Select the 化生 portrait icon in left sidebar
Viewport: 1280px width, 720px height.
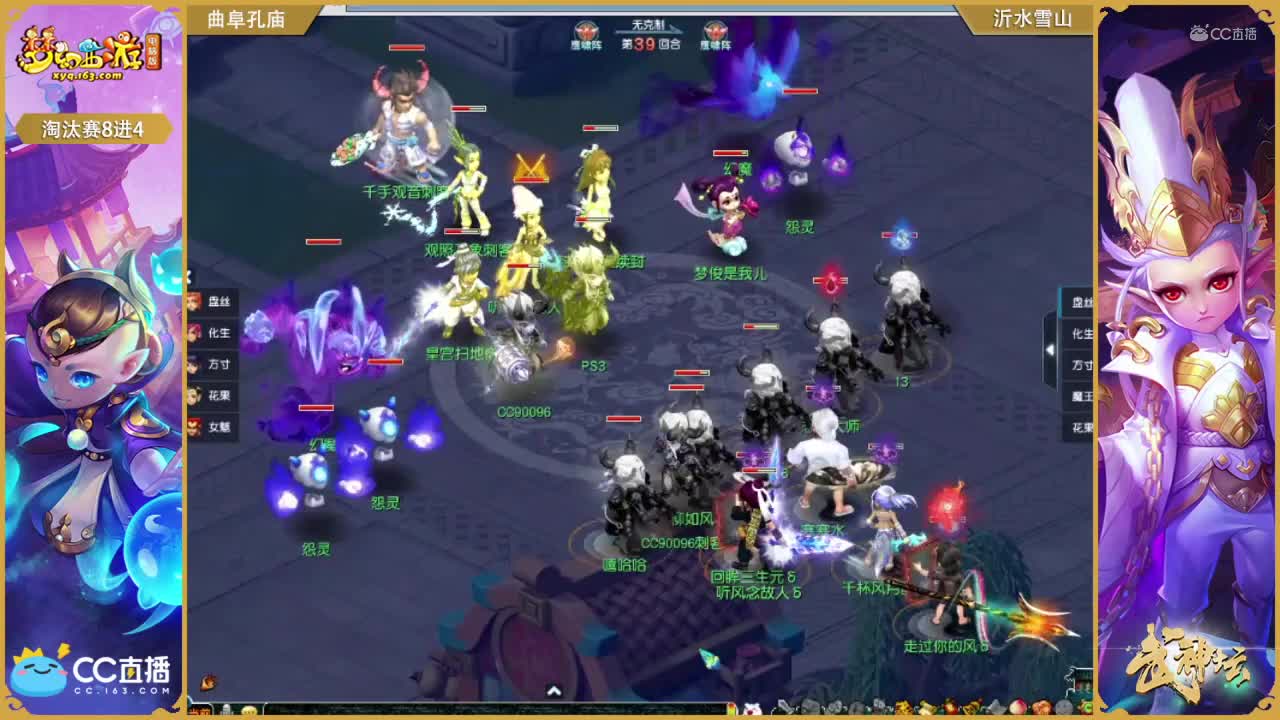[x=197, y=333]
